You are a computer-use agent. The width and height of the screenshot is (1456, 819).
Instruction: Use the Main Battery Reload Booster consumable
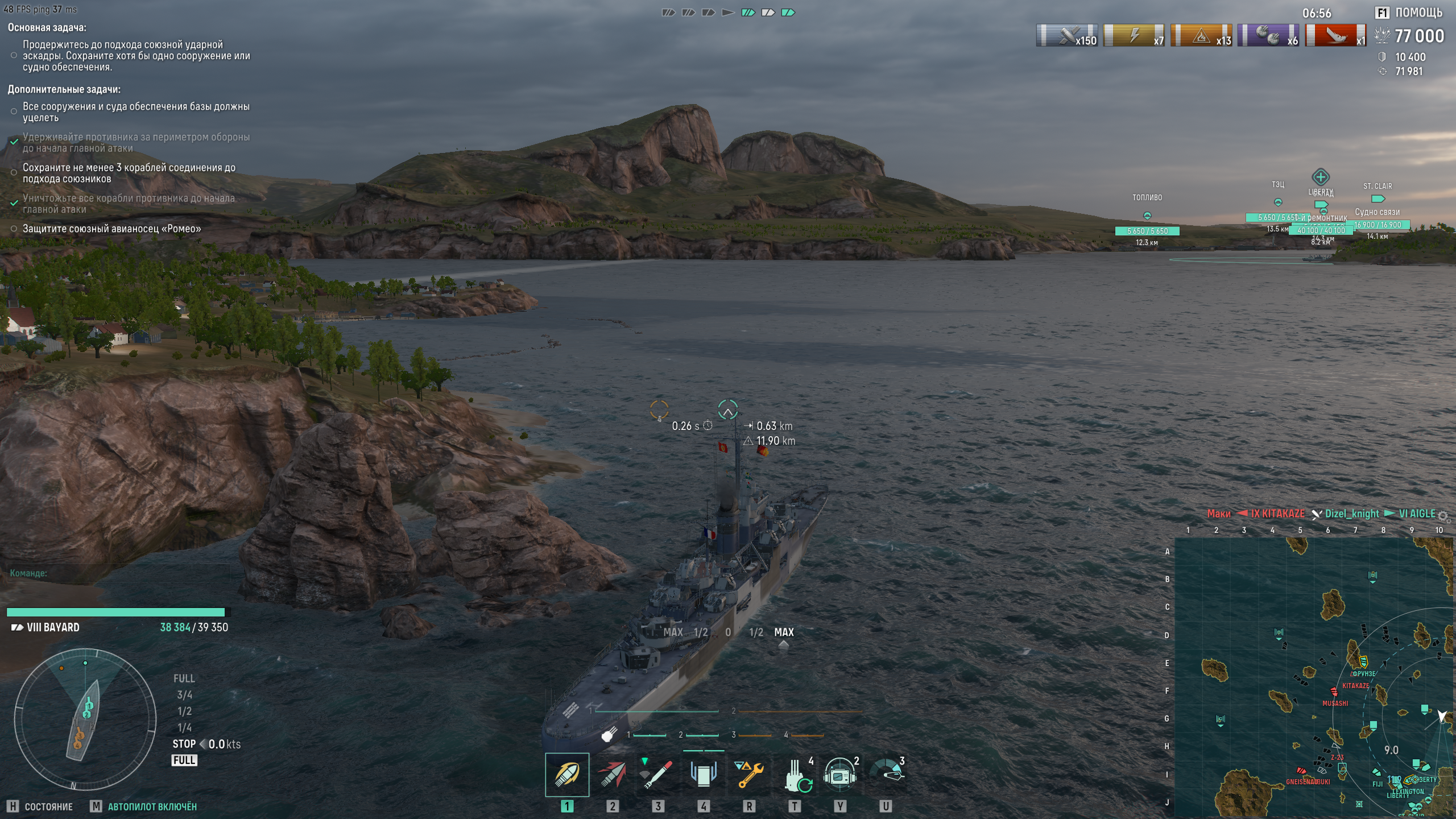(x=796, y=776)
